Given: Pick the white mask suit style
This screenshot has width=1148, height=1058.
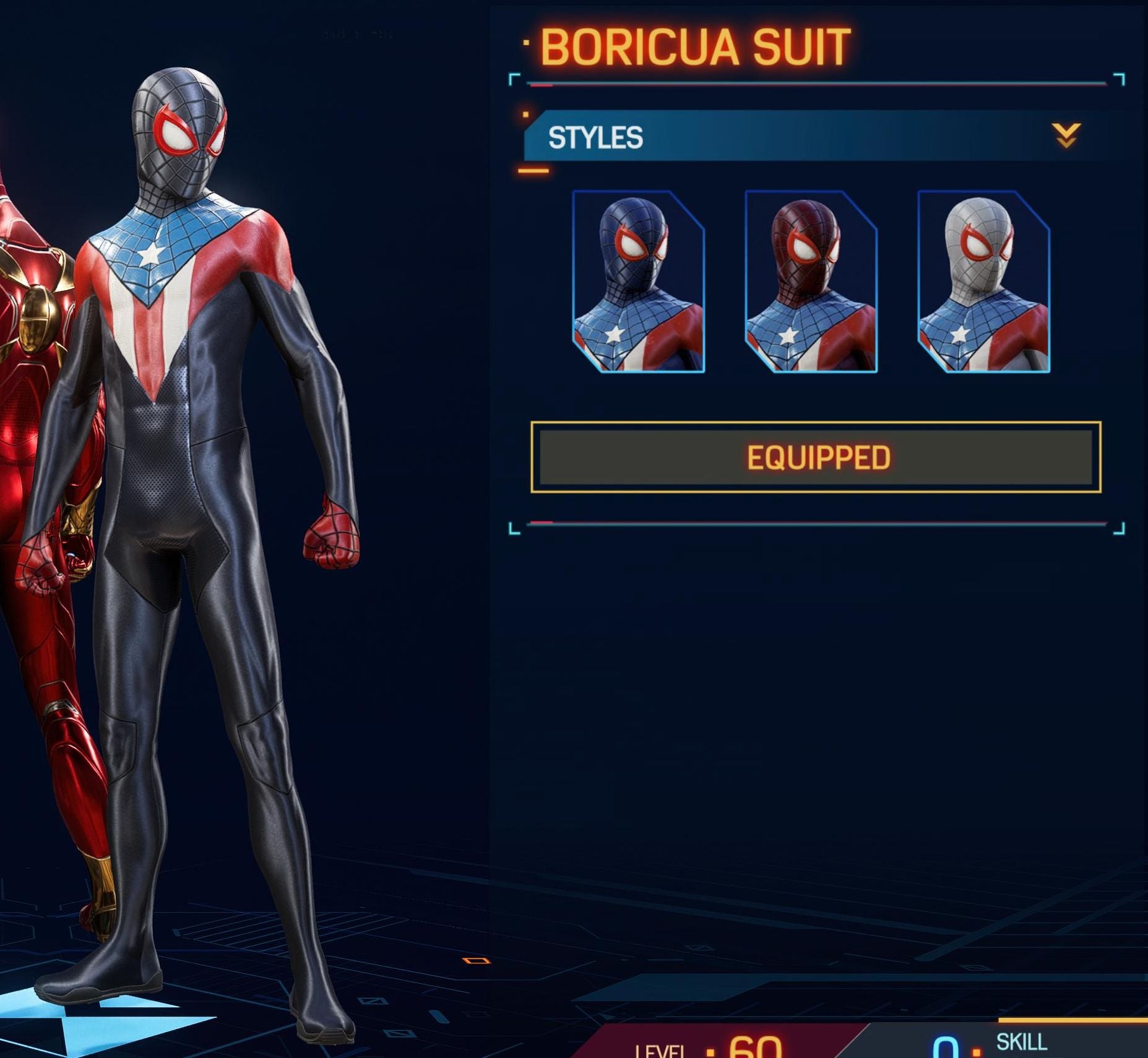Looking at the screenshot, I should click(983, 282).
